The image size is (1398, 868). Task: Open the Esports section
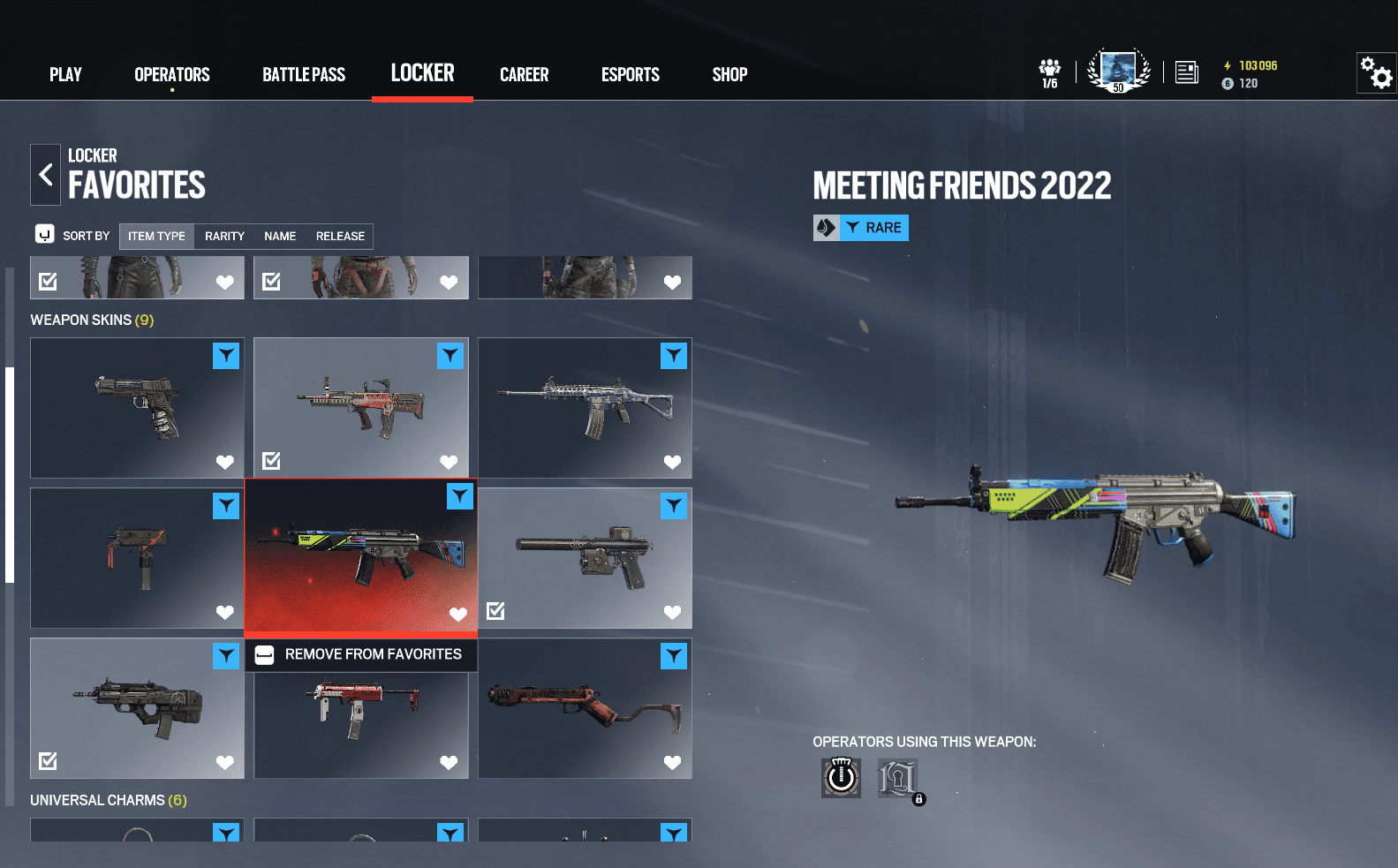click(x=631, y=75)
